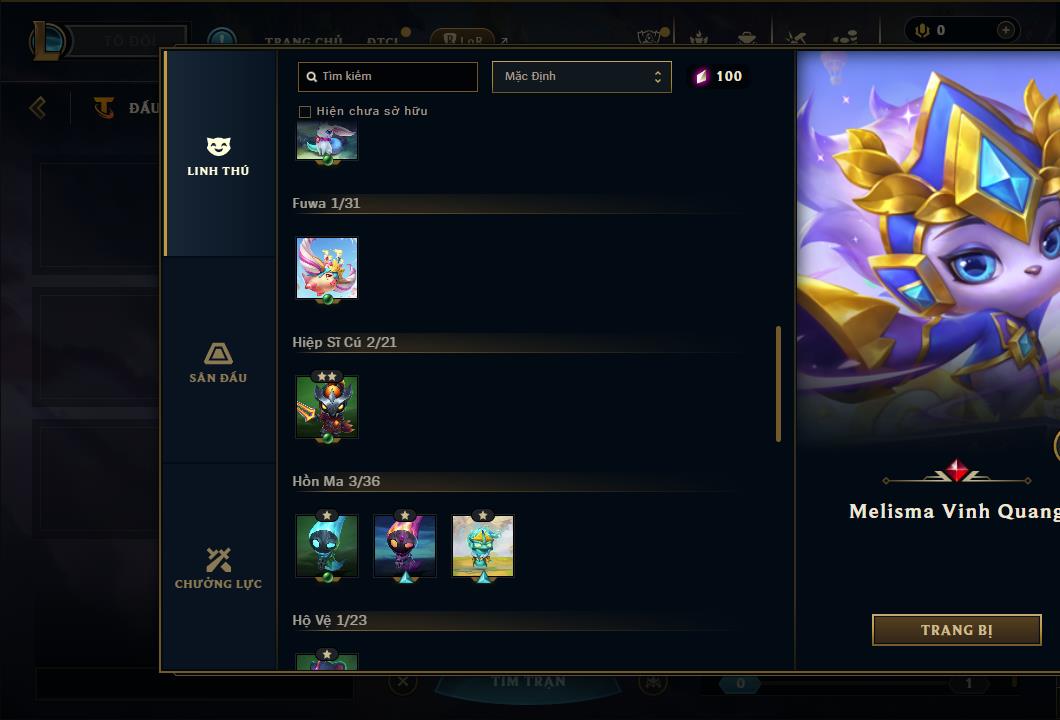Choose the teal Hồn Ma on yellow background
1060x720 pixels.
point(483,546)
